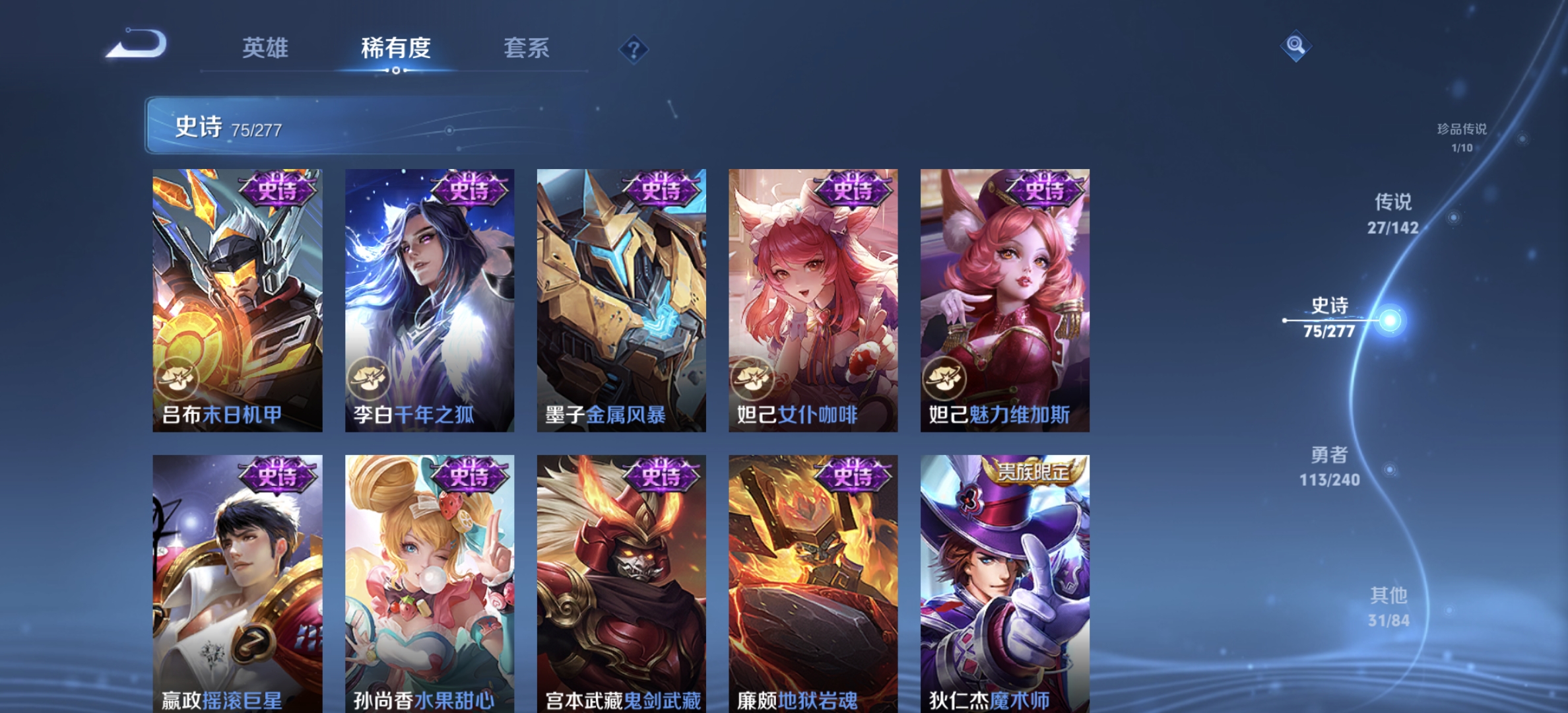The image size is (1568, 713).
Task: Open the help question mark icon
Action: click(x=632, y=50)
